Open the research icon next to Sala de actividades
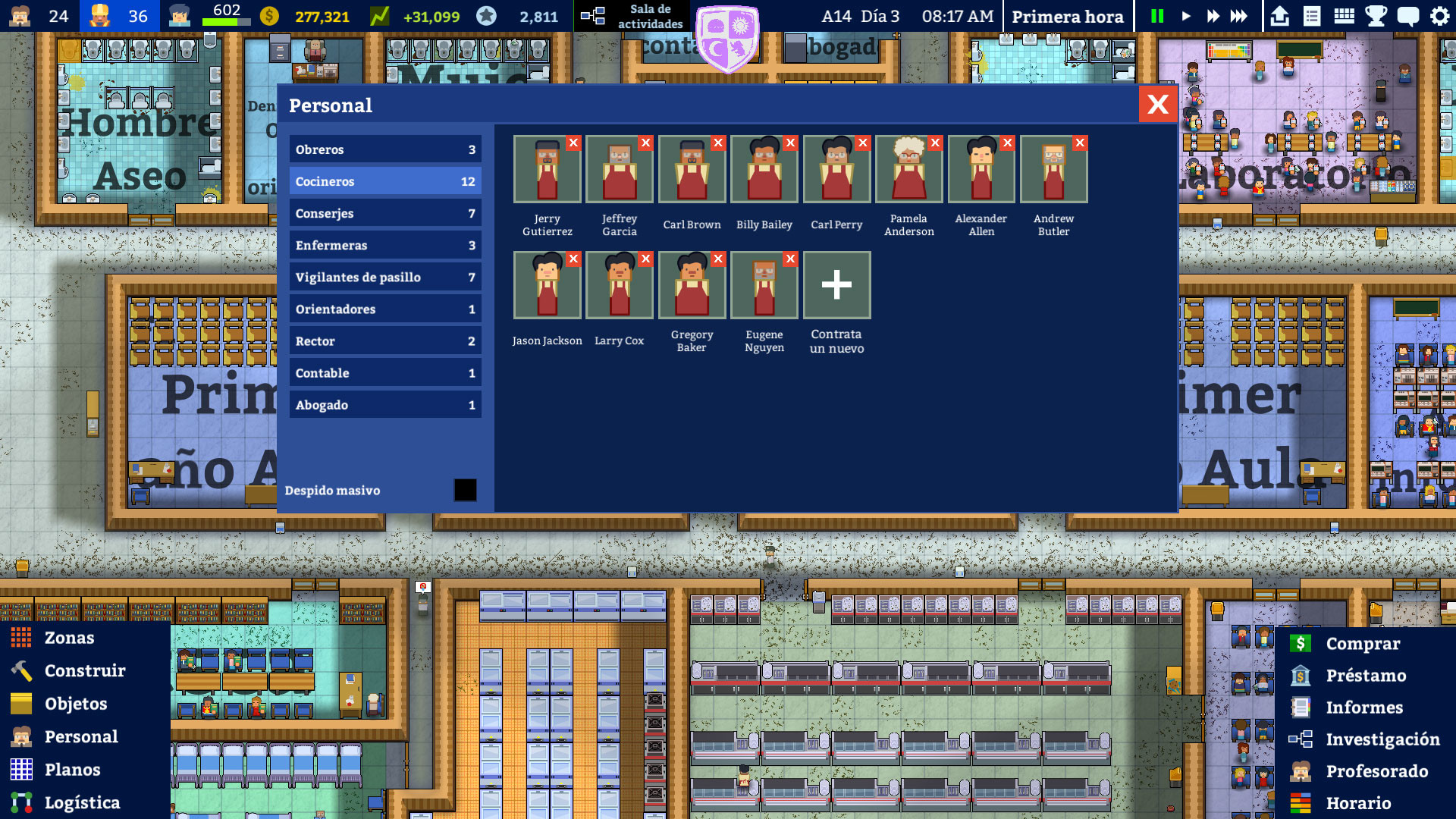The image size is (1456, 819). tap(592, 14)
